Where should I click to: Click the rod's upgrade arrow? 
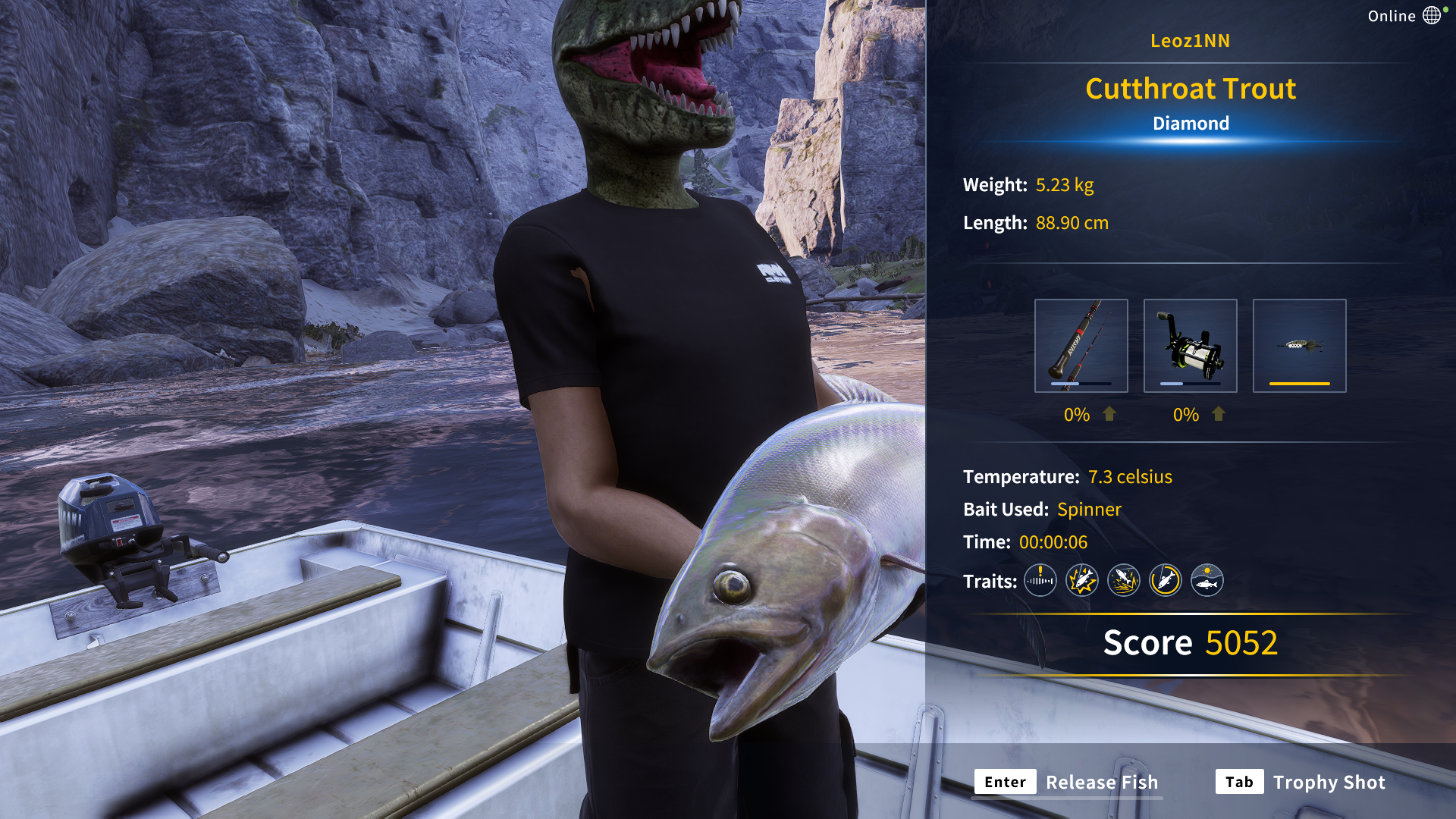pos(1109,414)
